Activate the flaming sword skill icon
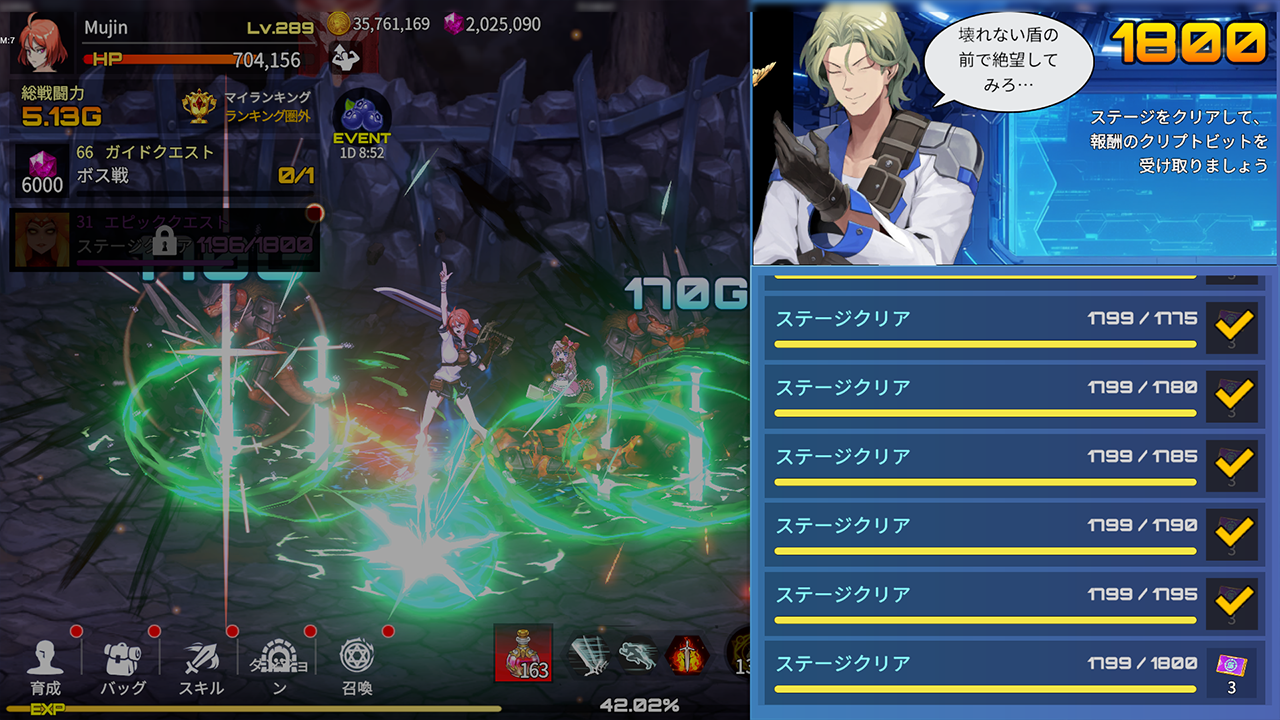This screenshot has height=720, width=1280. coord(688,655)
